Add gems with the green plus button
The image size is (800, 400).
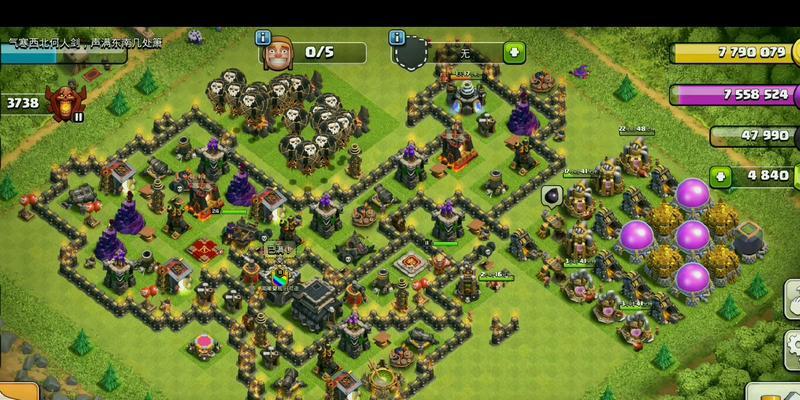tap(719, 176)
